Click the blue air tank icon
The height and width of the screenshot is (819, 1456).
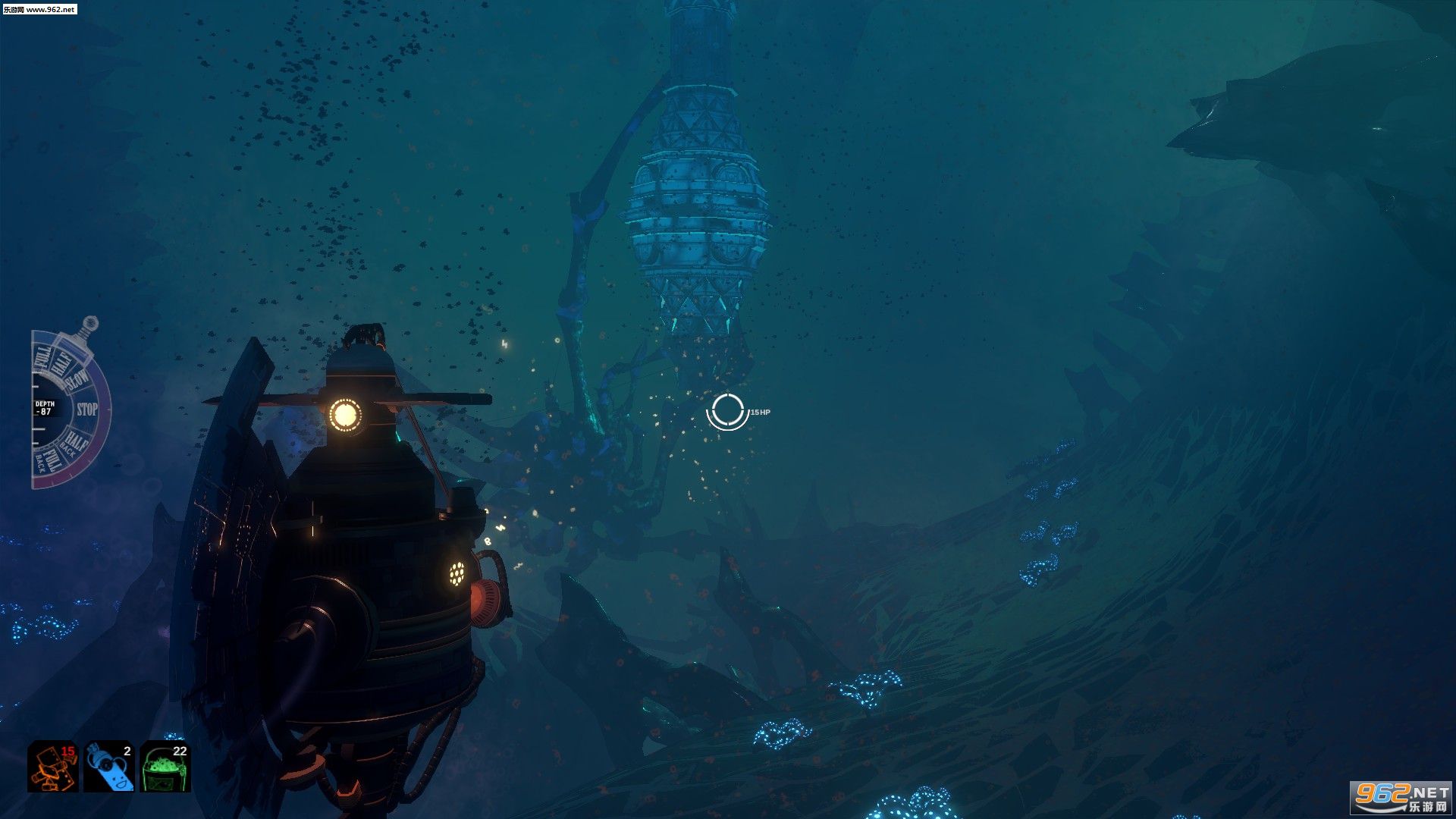[x=109, y=766]
